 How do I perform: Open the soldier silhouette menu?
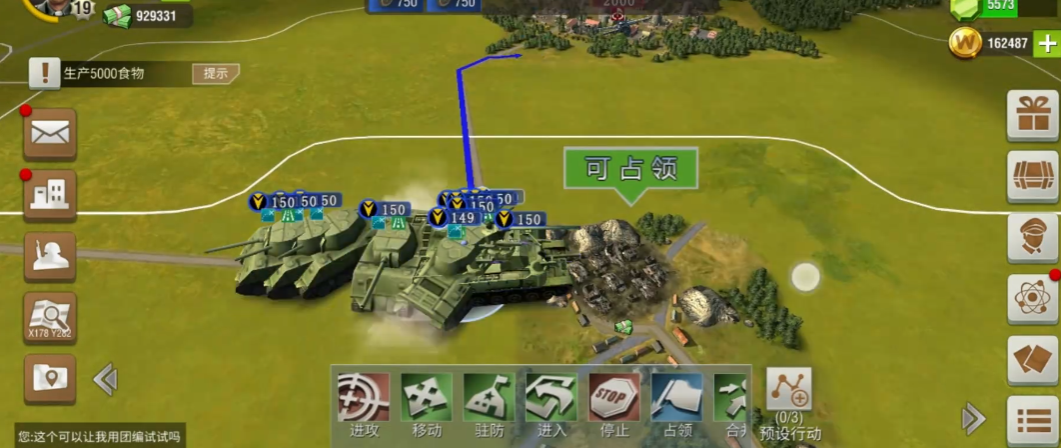pyautogui.click(x=50, y=257)
